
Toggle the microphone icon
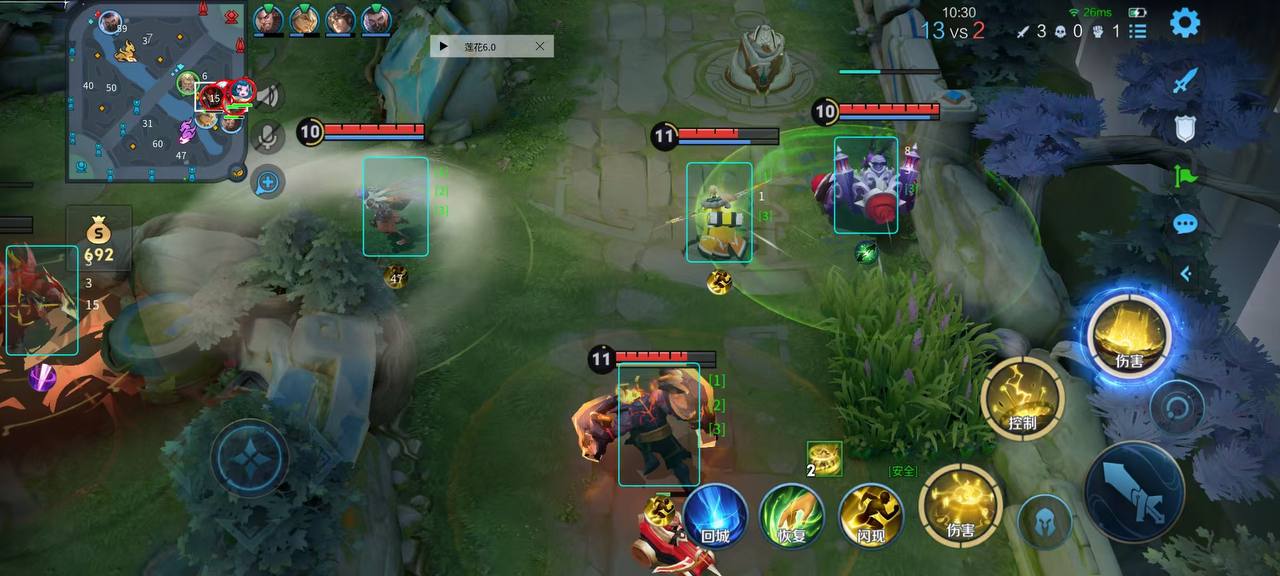click(267, 137)
